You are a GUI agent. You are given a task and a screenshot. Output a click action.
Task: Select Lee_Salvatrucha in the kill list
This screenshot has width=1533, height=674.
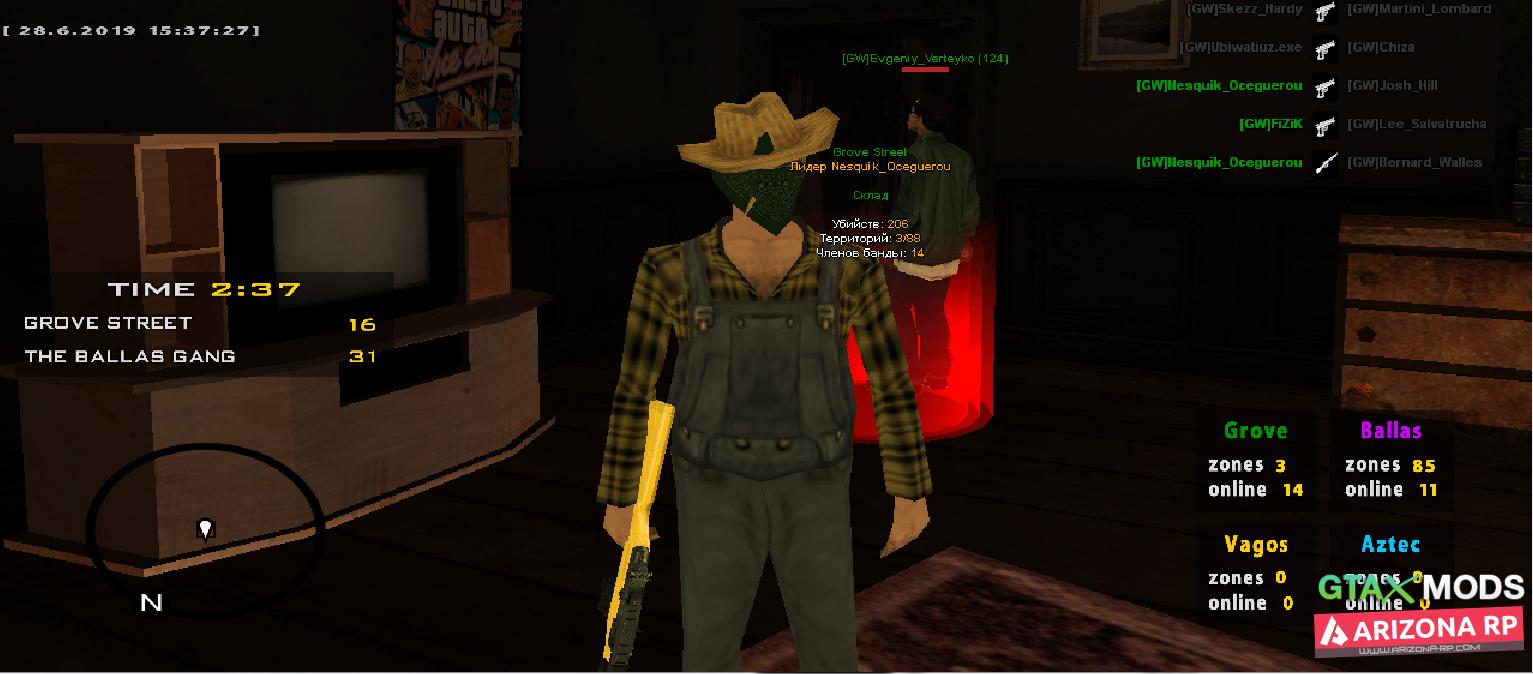(x=1416, y=124)
